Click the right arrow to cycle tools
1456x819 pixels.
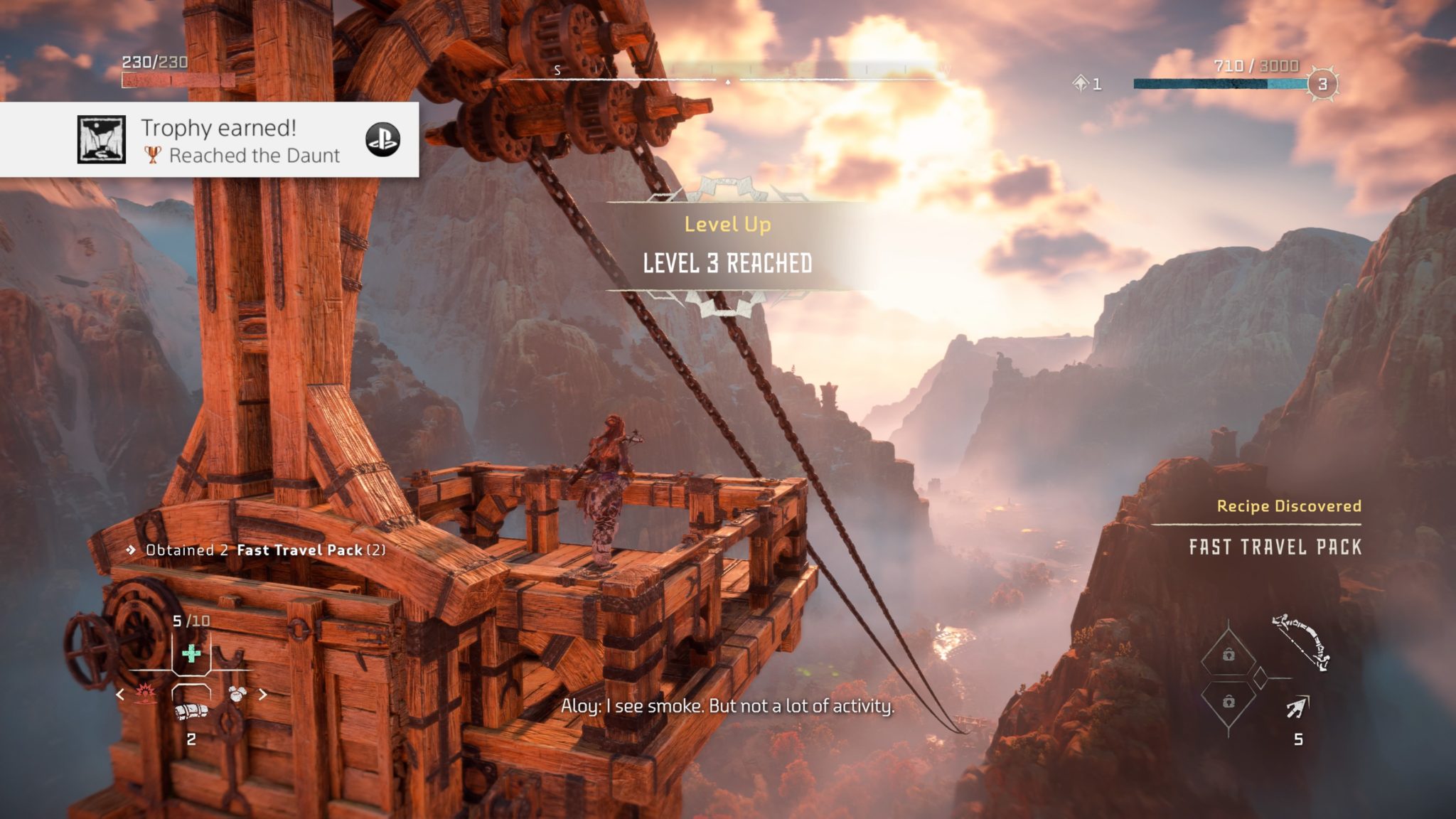tap(263, 694)
